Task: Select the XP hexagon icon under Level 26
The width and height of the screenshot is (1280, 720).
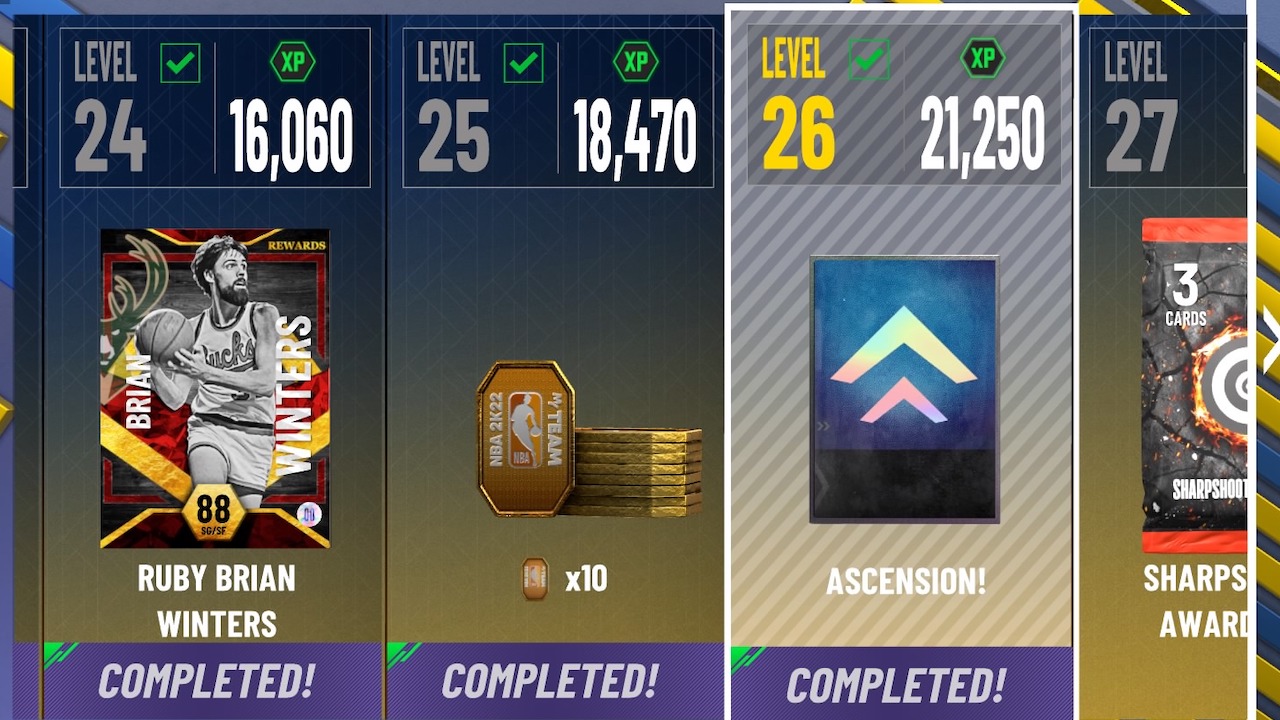Action: click(981, 57)
